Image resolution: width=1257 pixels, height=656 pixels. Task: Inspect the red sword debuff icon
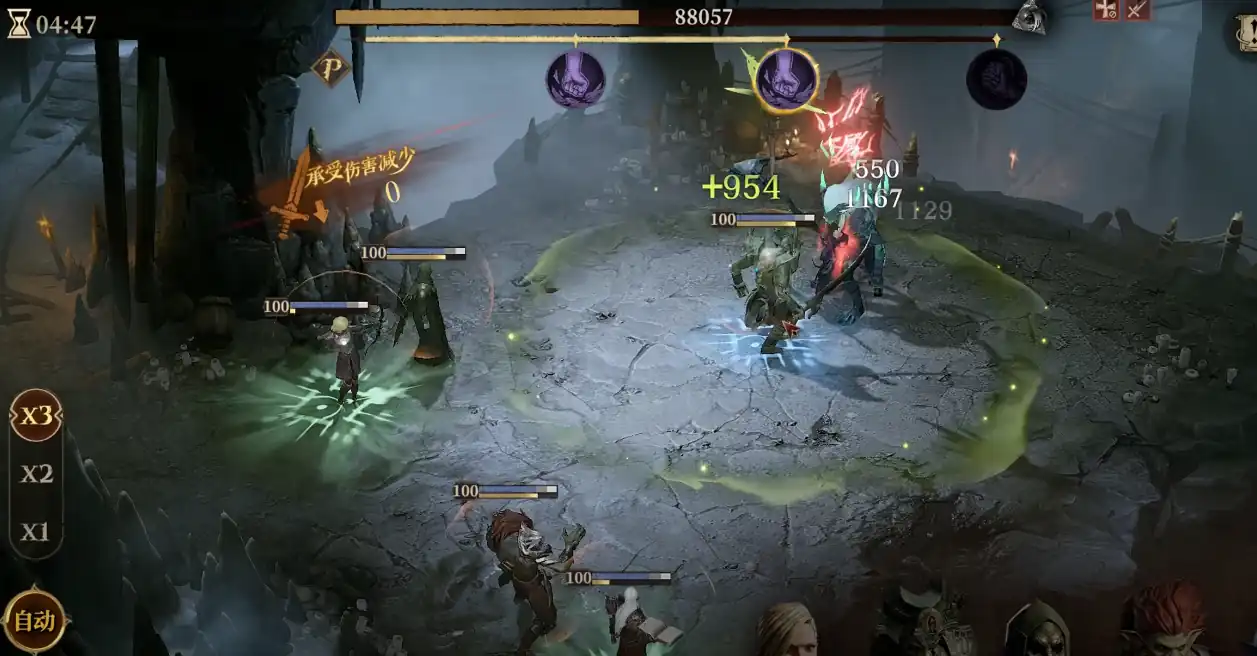point(1137,10)
